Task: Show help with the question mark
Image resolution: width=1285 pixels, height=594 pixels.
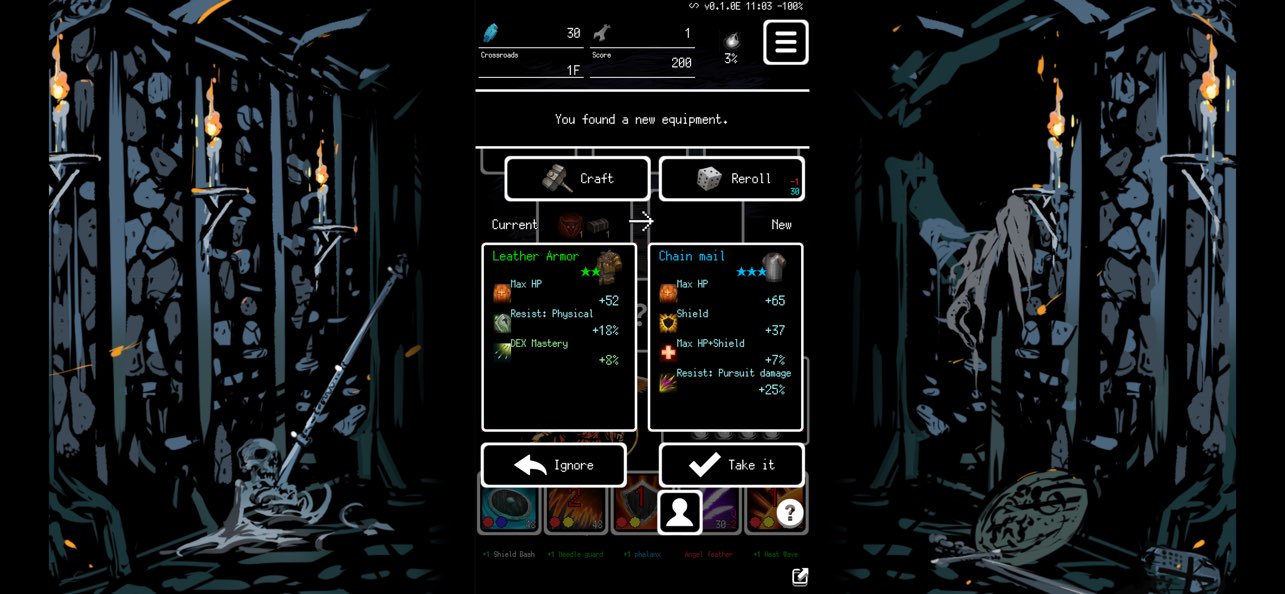Action: click(790, 513)
